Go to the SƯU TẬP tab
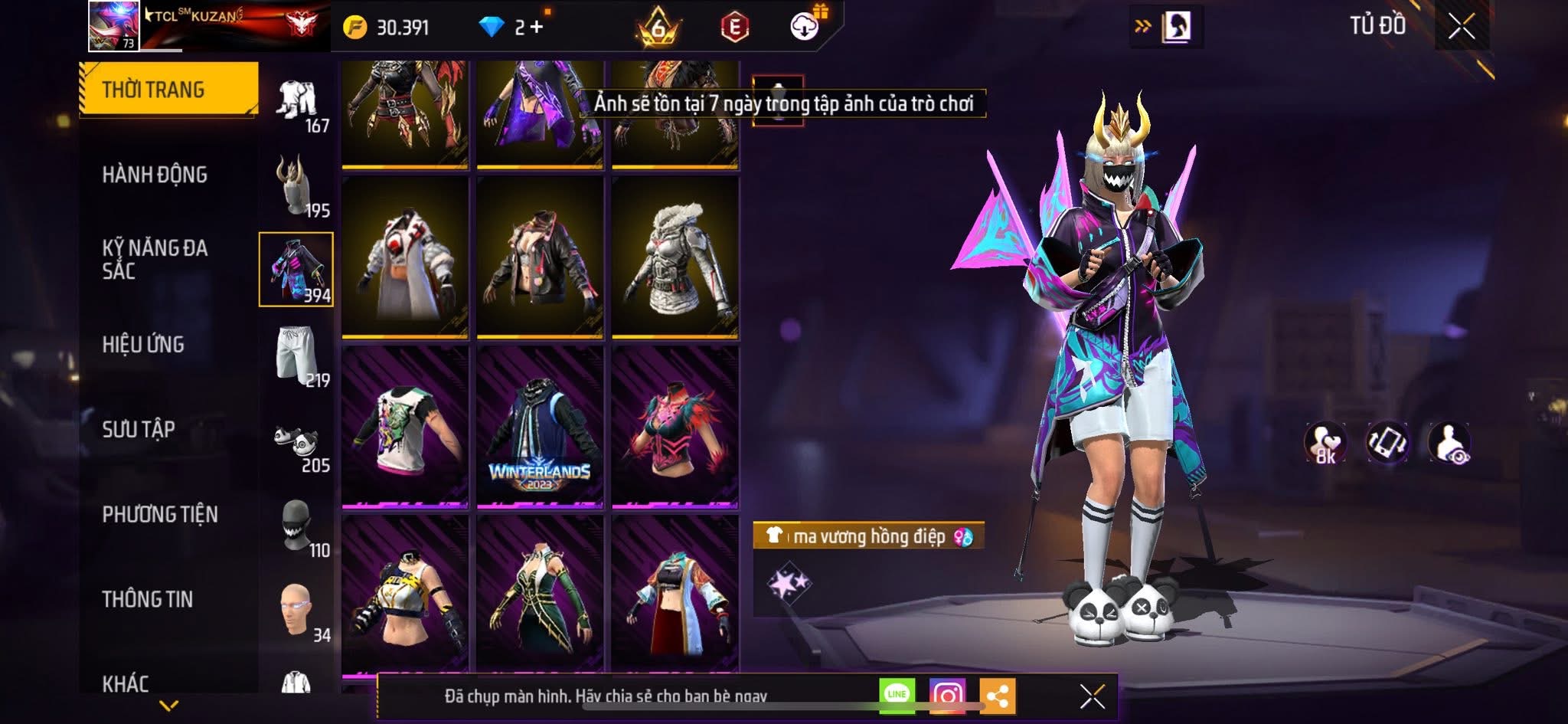 139,429
